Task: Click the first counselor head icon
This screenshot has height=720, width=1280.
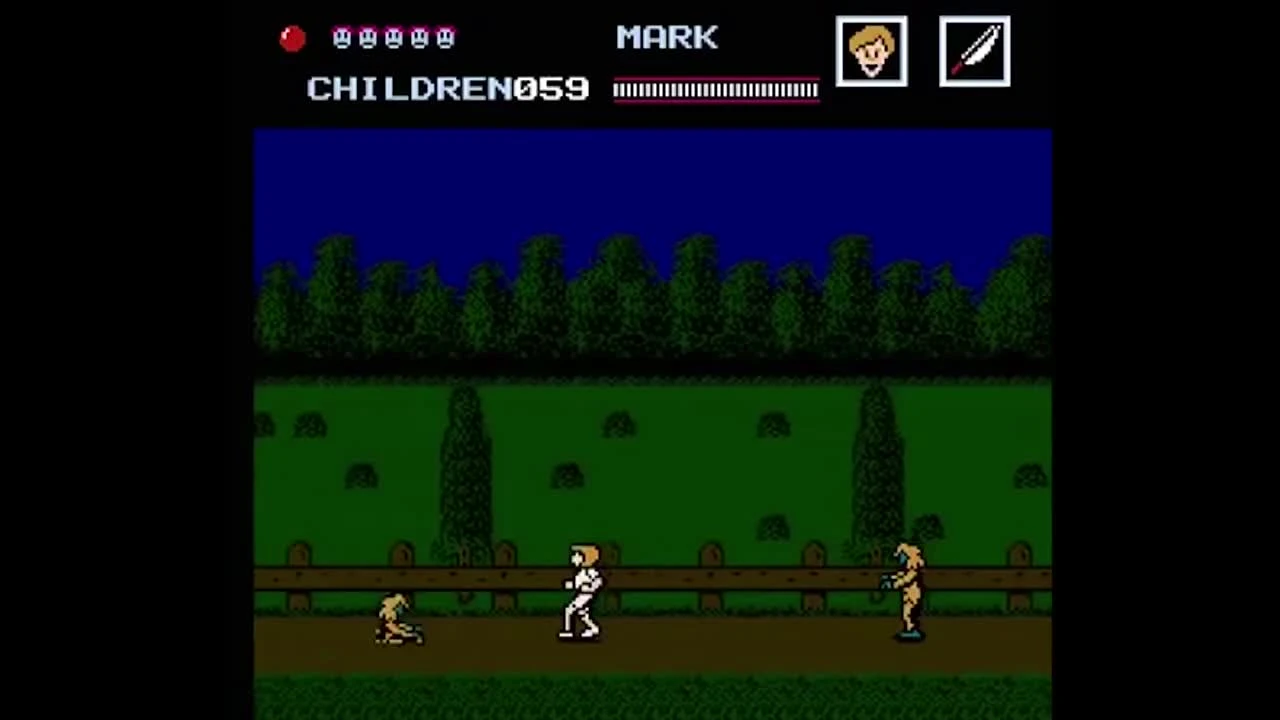Action: tap(341, 38)
